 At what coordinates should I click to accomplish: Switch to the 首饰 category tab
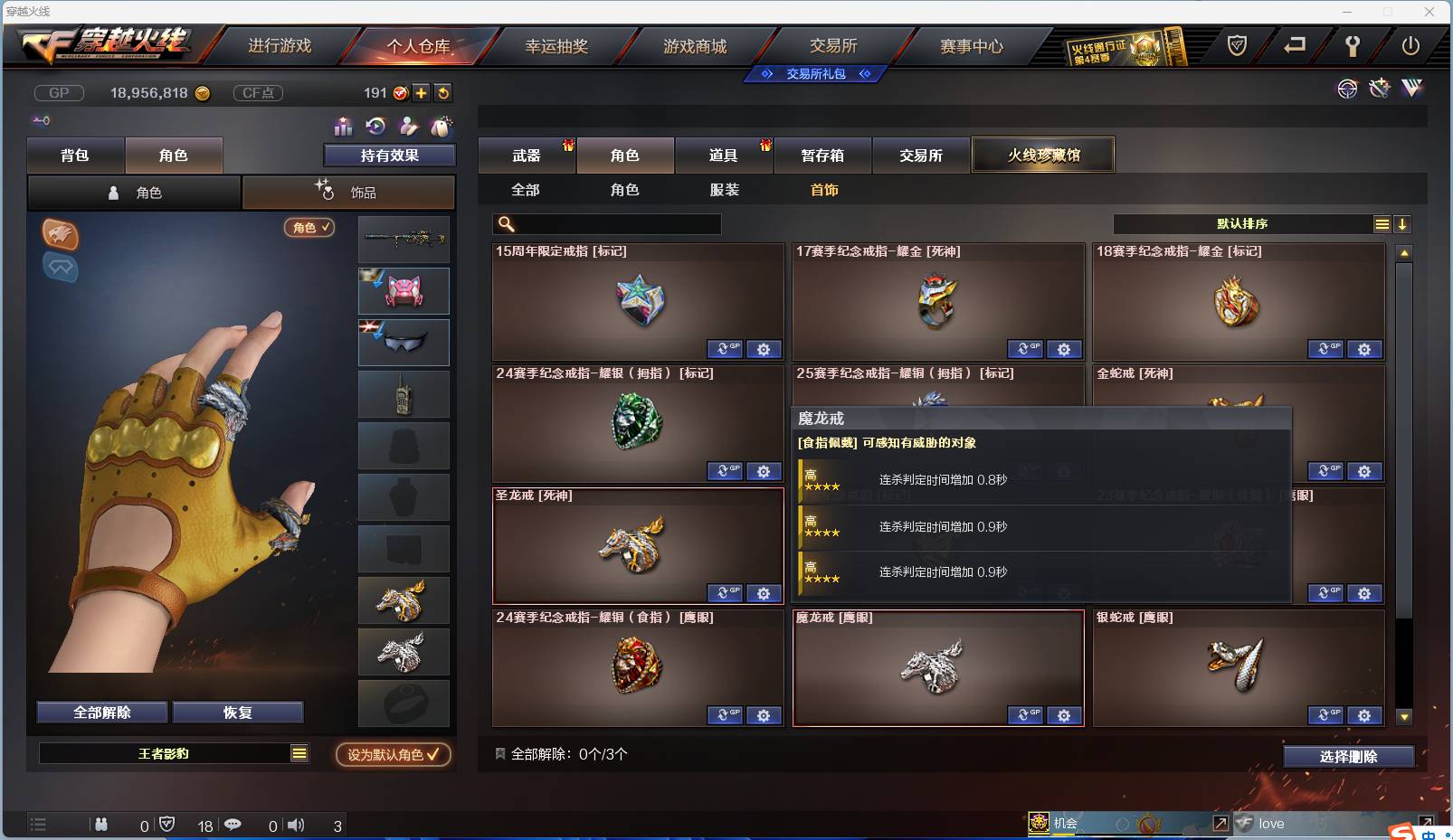[x=824, y=190]
